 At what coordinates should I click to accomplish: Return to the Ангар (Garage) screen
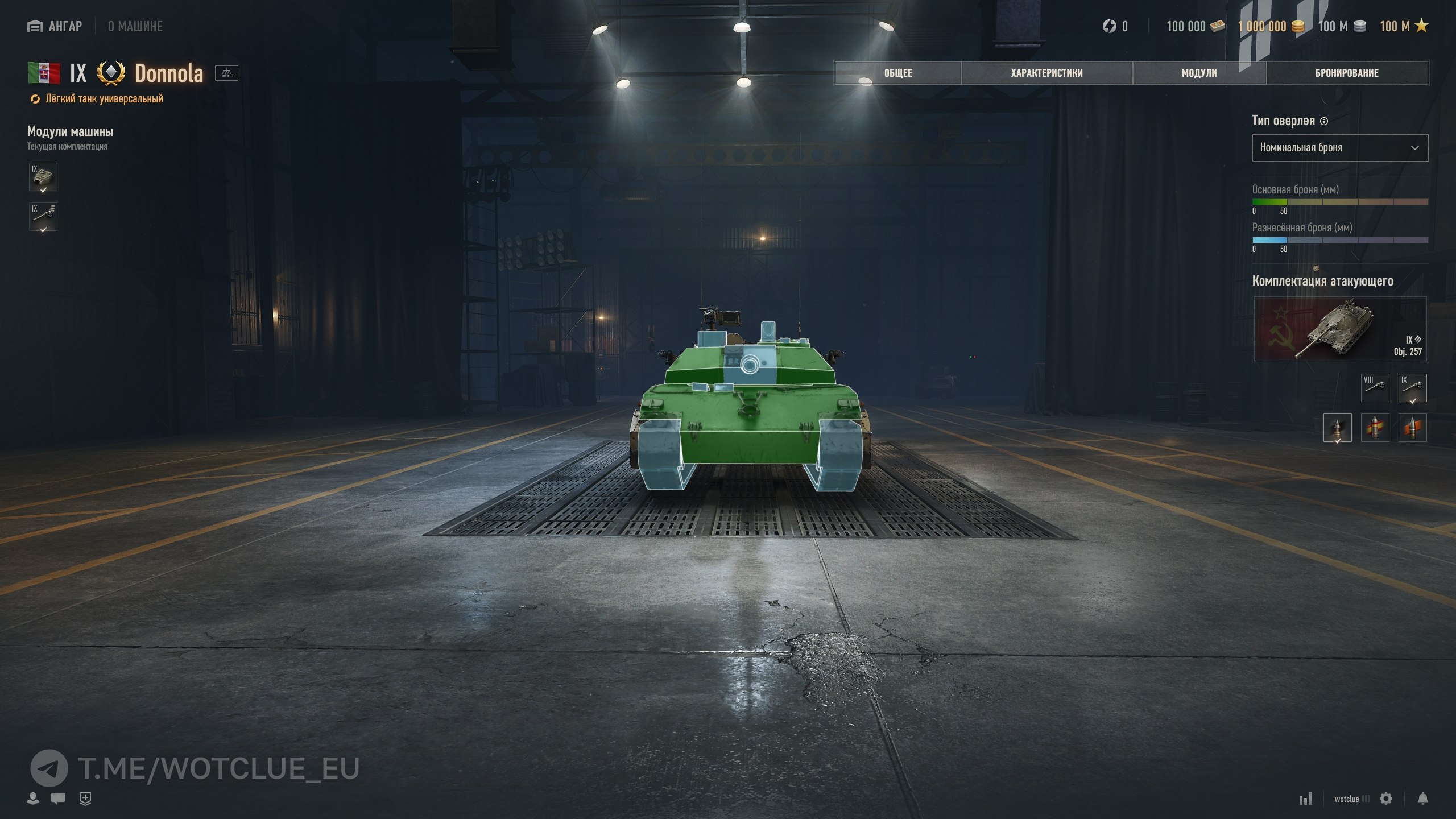(55, 26)
